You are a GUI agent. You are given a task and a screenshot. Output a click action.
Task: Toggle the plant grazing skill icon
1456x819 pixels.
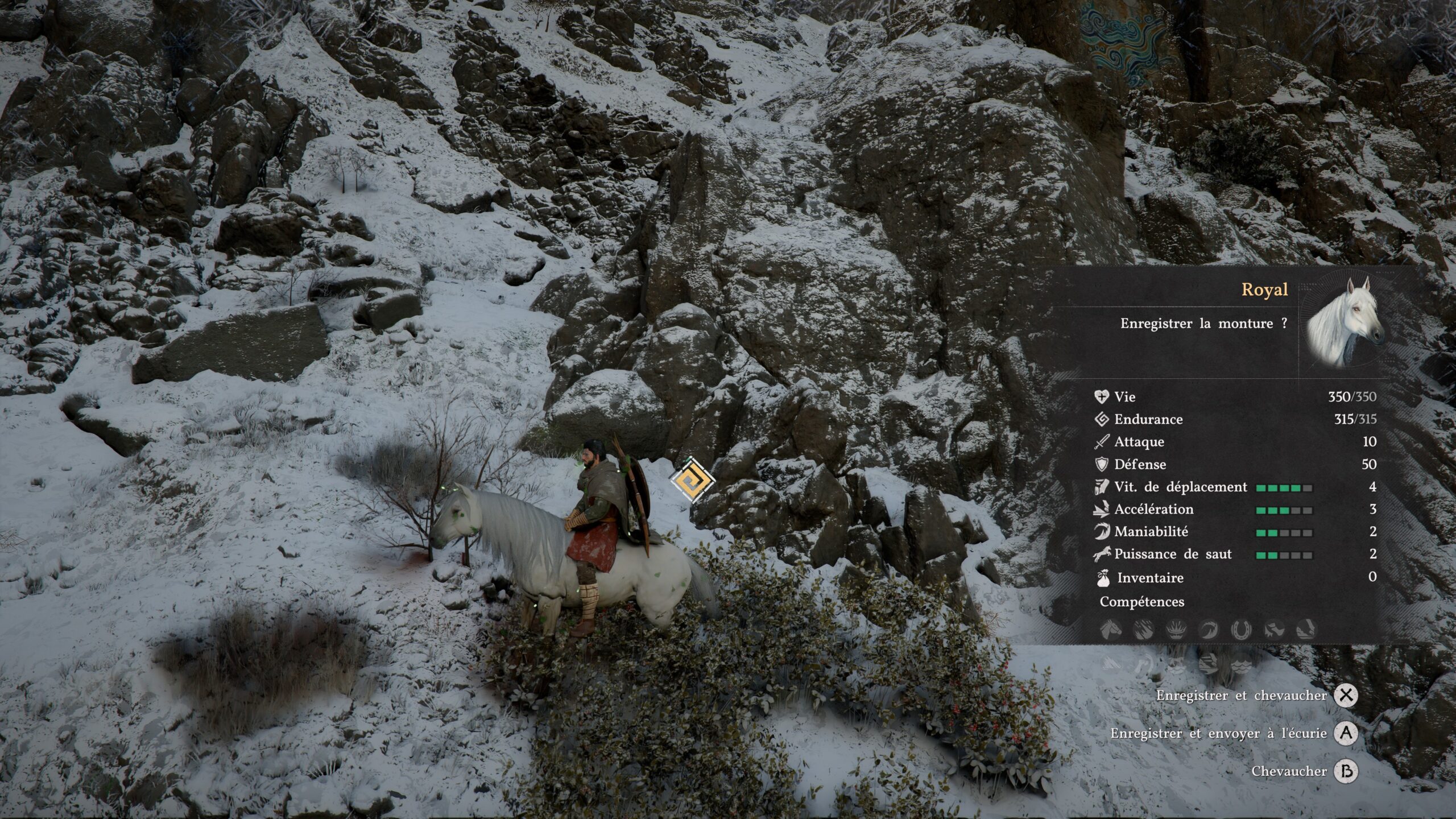1176,630
